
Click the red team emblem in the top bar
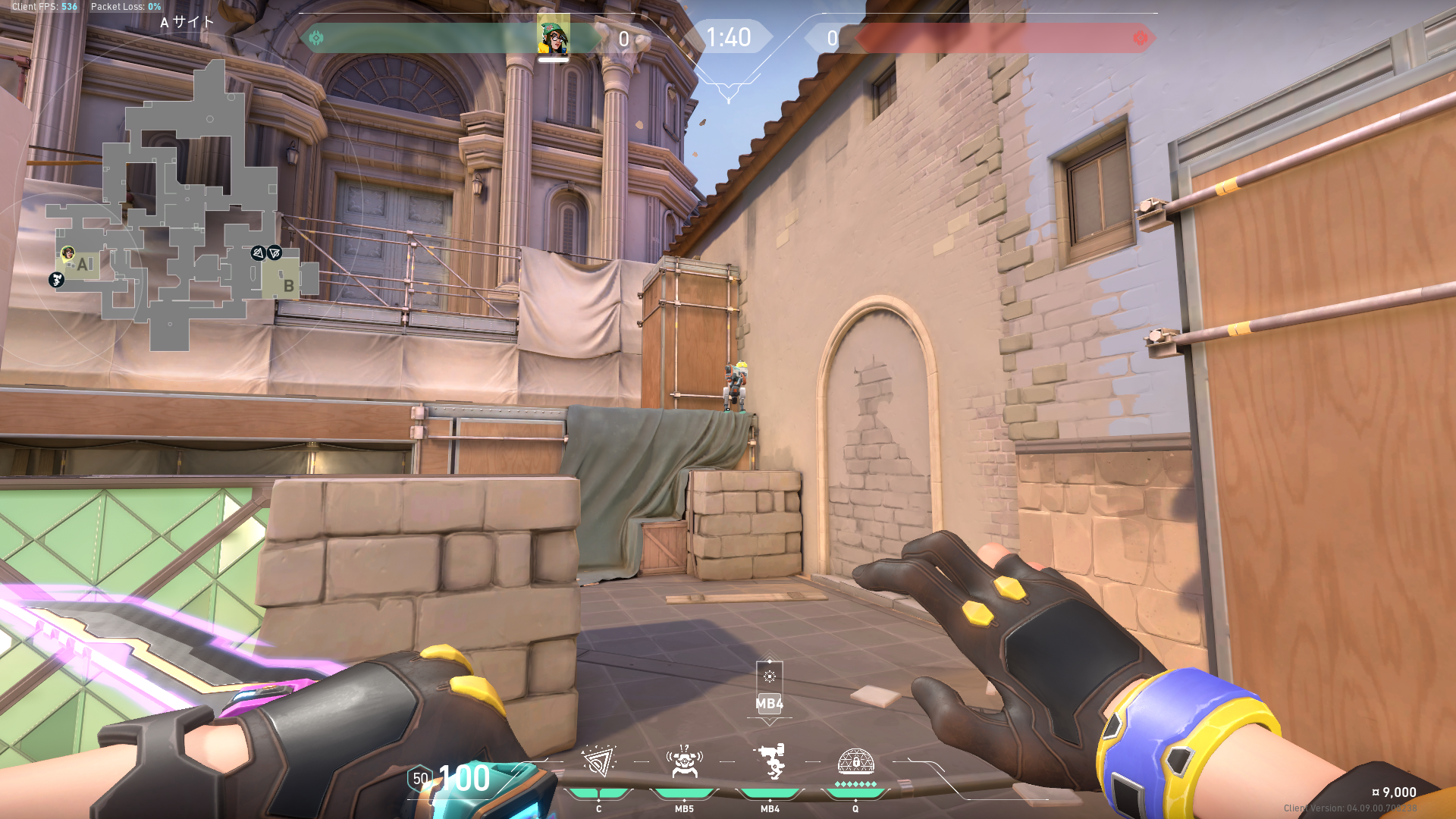tap(1140, 38)
